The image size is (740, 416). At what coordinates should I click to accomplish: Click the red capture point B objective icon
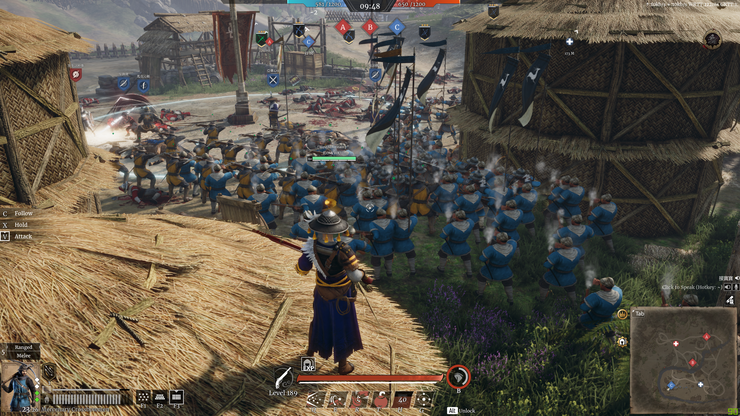tap(370, 27)
